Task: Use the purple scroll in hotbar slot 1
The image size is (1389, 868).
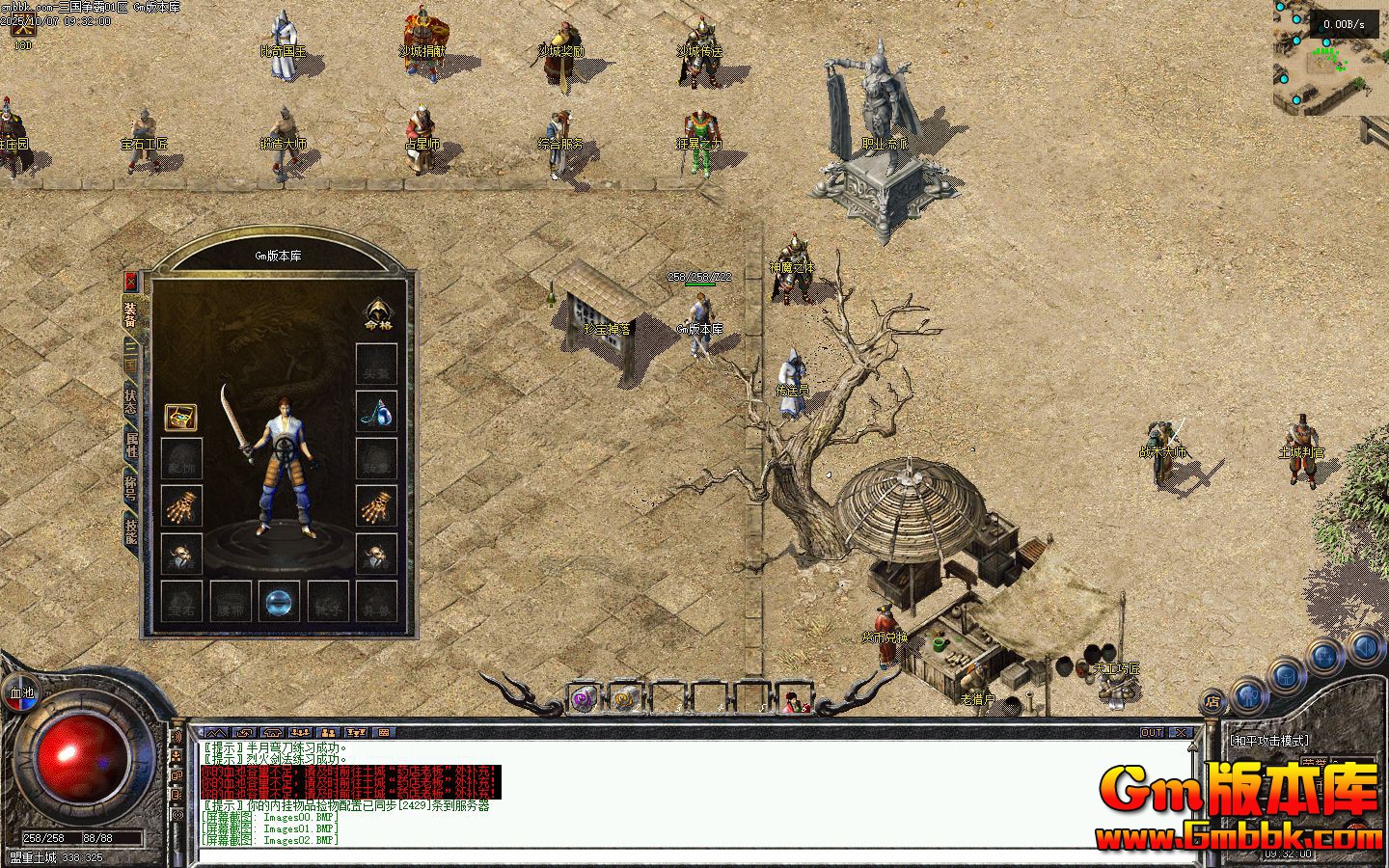Action: click(x=583, y=698)
